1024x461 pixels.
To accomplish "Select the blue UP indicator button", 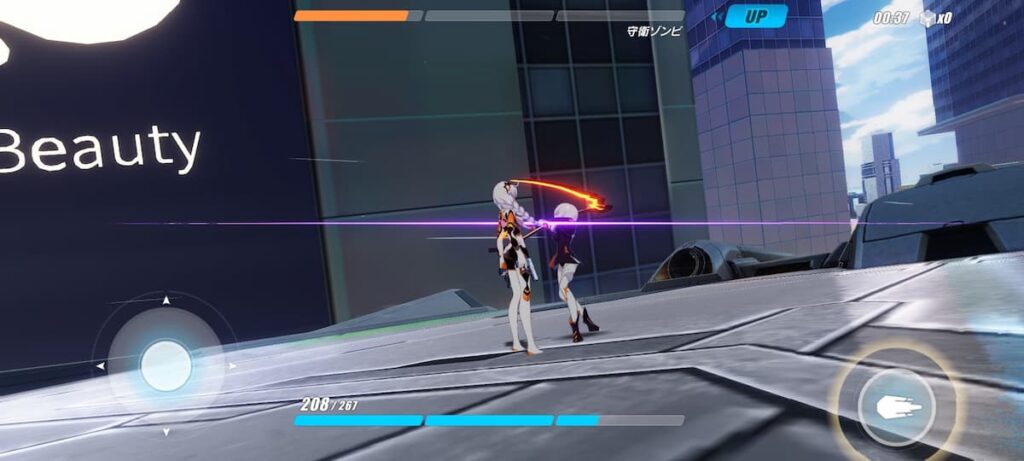I will 755,16.
